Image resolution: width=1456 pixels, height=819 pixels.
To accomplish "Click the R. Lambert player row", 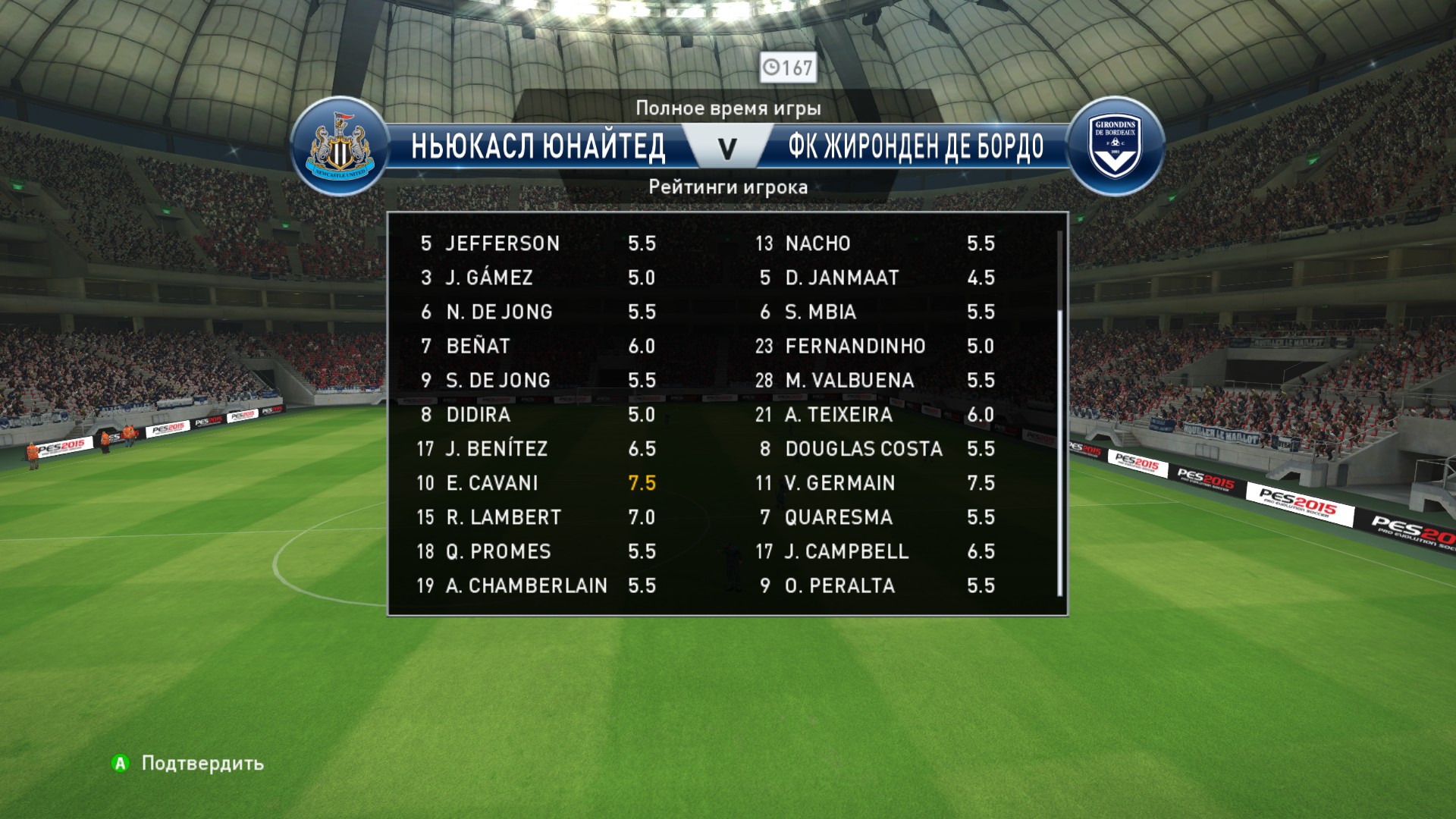I will point(535,517).
